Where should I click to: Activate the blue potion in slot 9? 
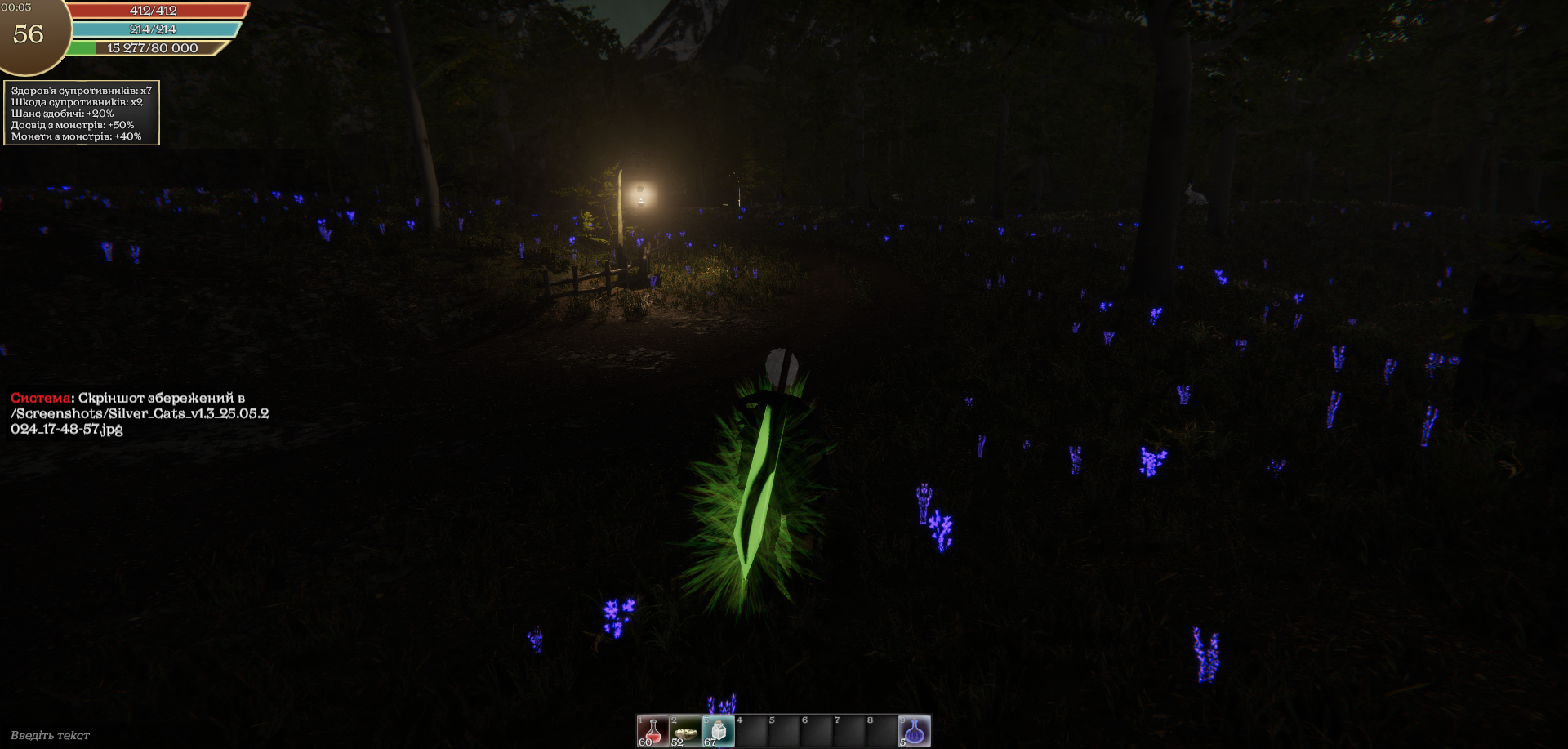click(915, 731)
